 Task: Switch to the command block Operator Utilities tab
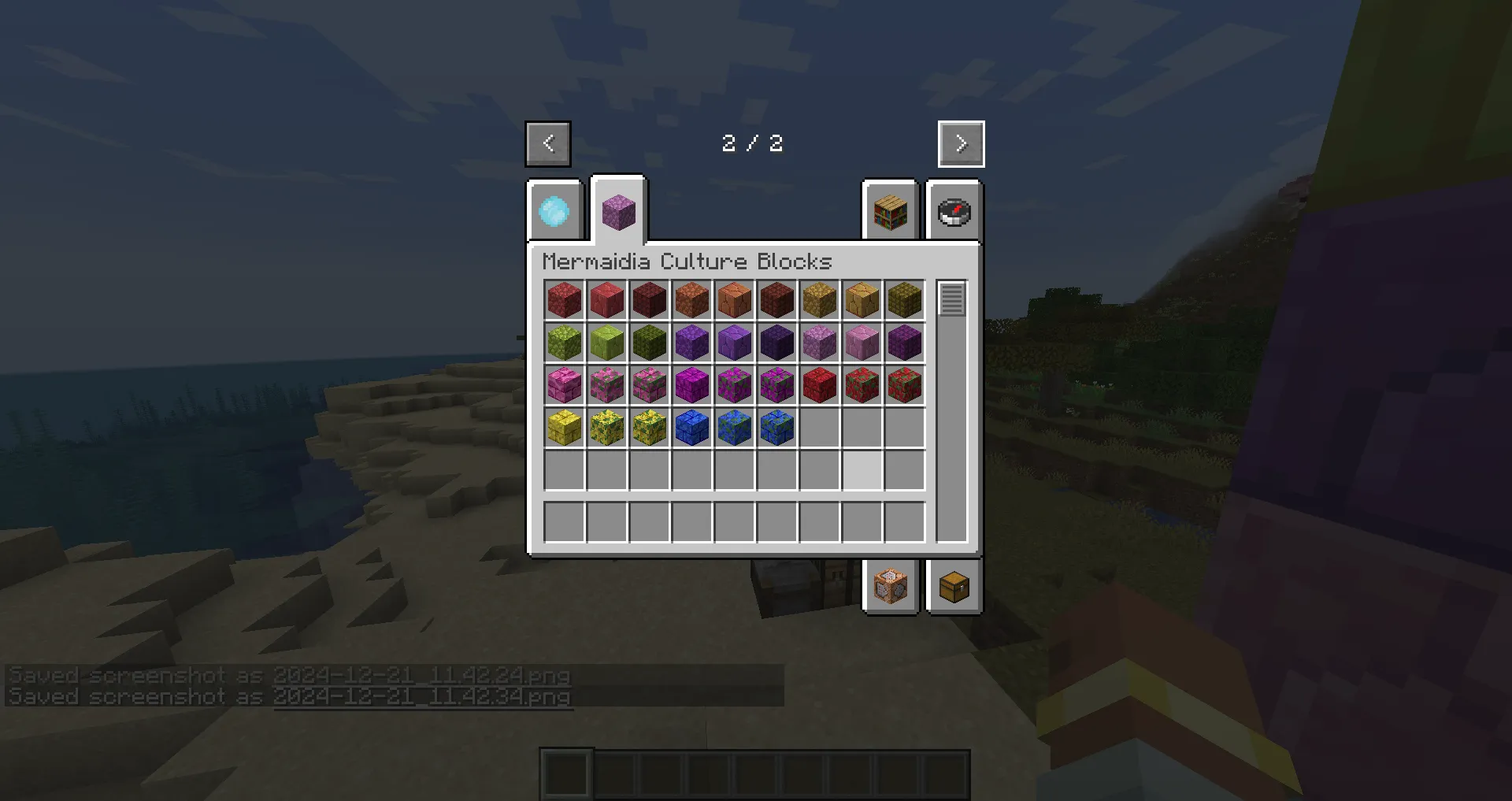[891, 586]
